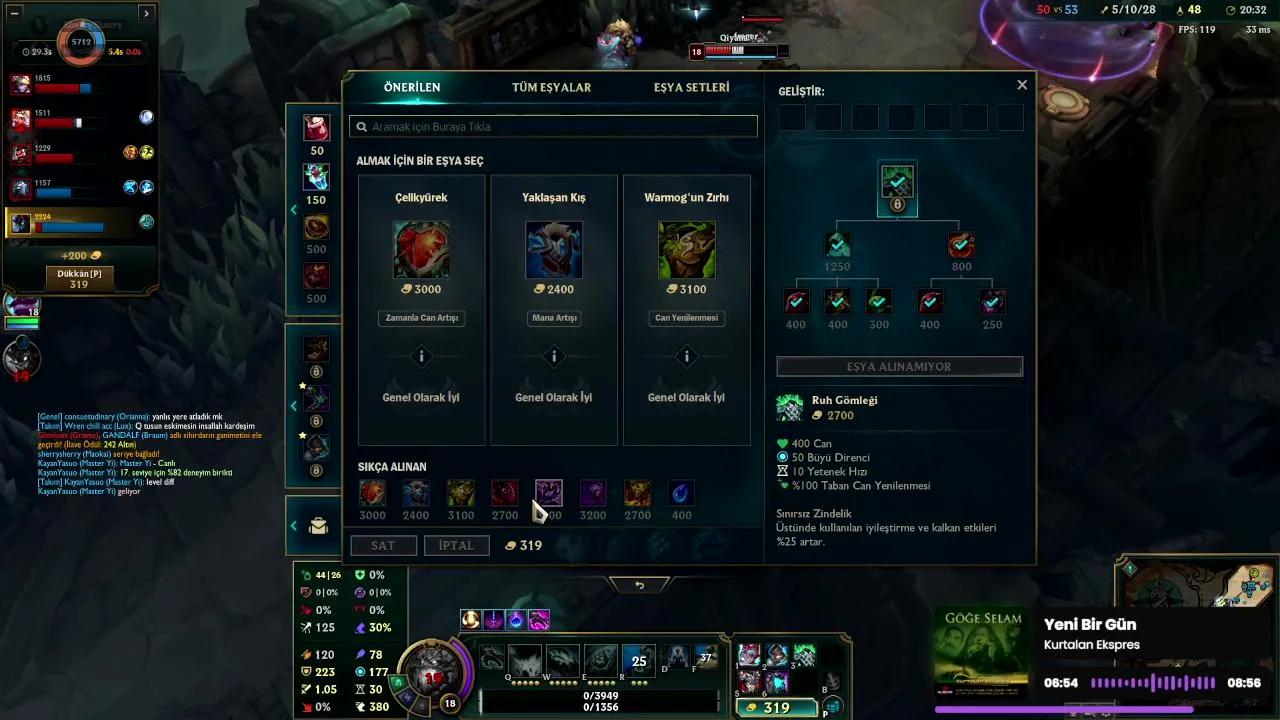Select the 3200-gold frequently bought item

[x=593, y=493]
